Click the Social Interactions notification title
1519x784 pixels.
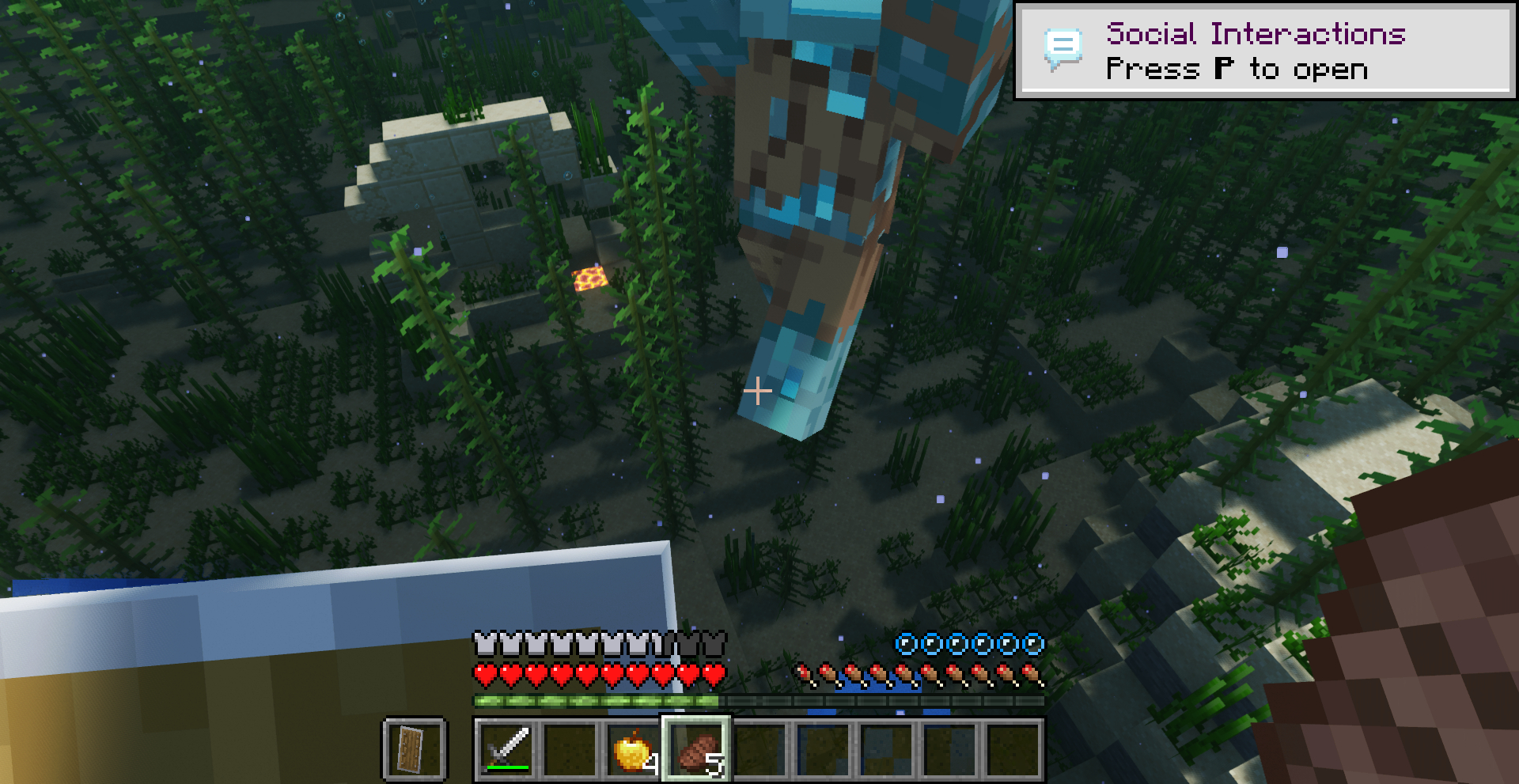point(1256,33)
